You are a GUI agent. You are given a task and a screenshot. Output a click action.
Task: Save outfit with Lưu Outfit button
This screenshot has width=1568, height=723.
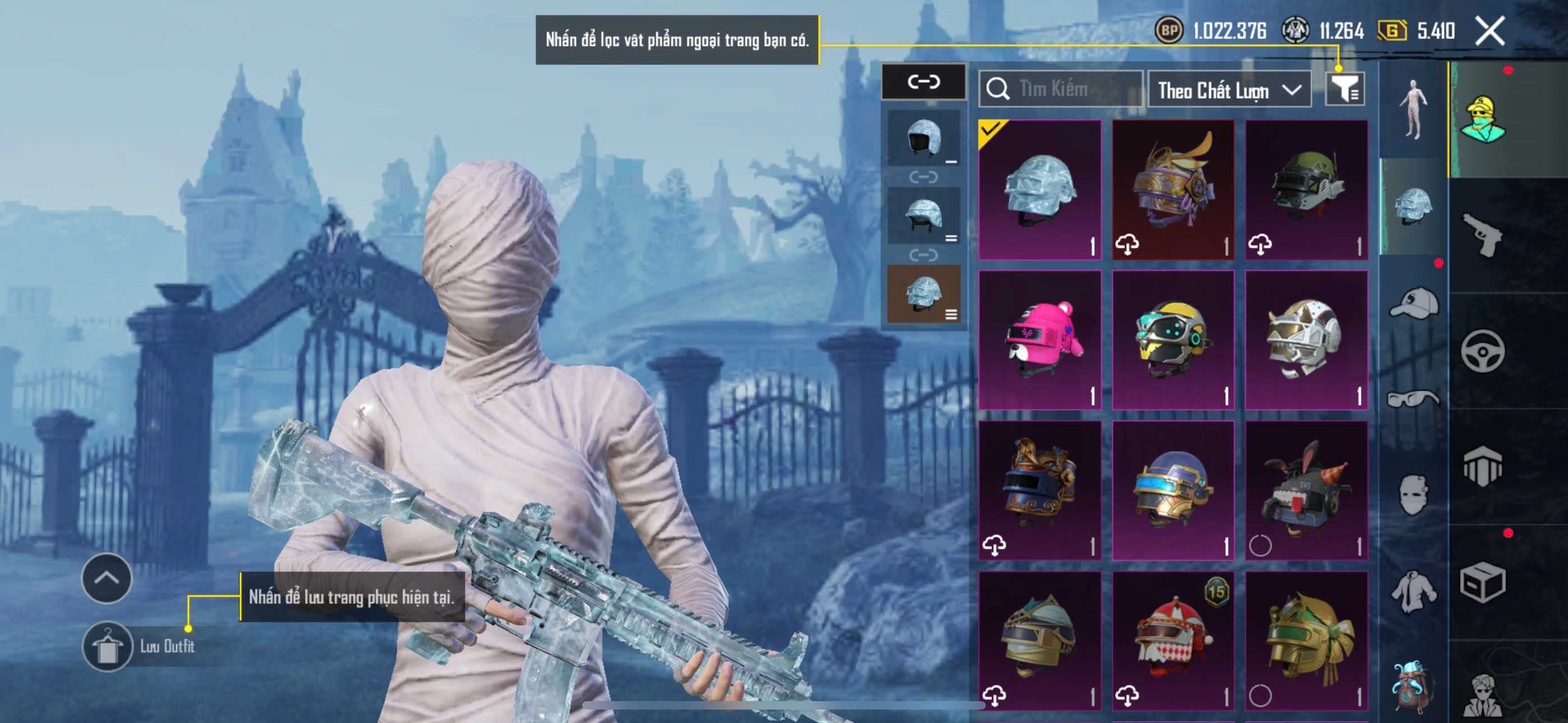click(108, 646)
